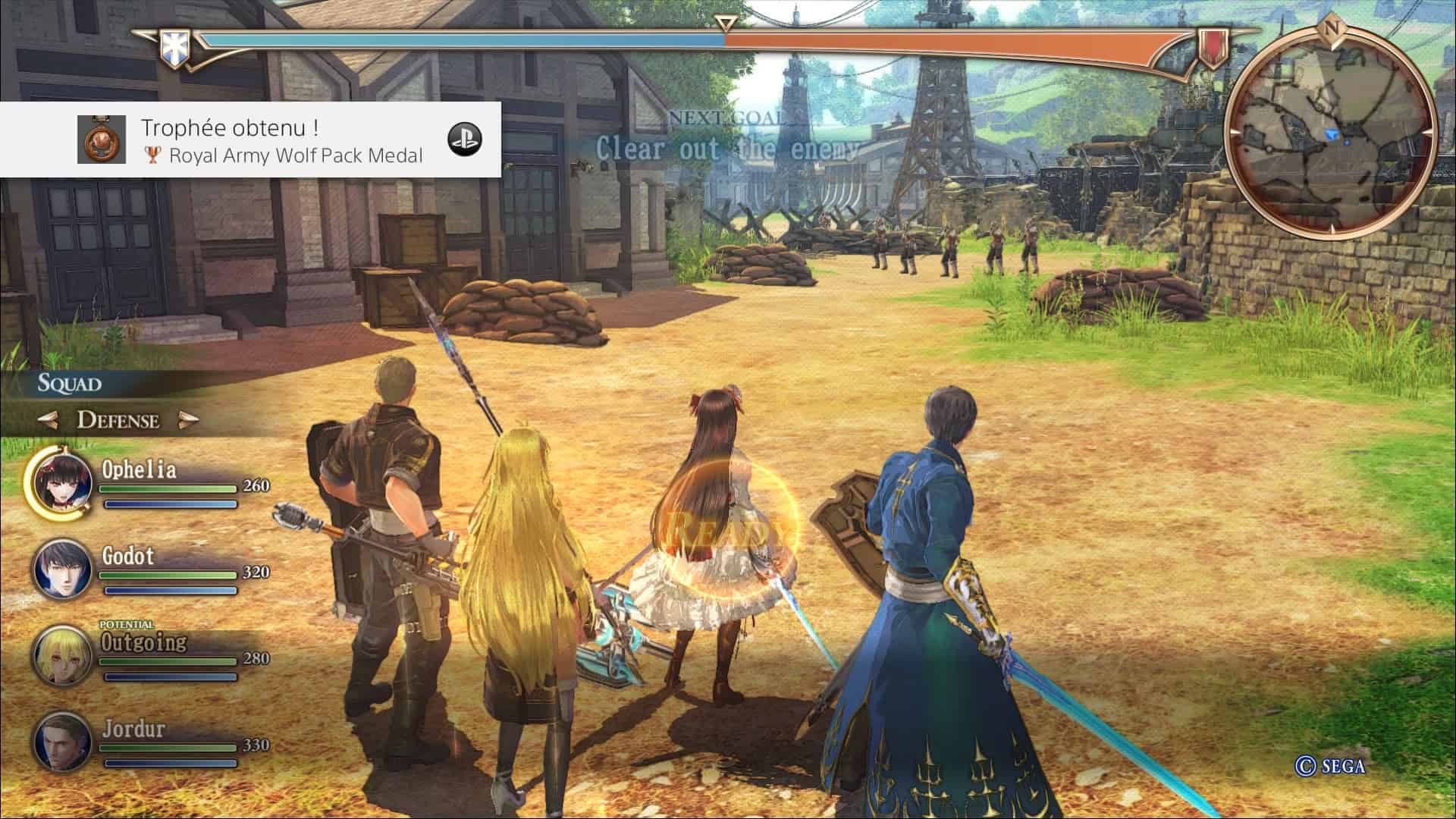Pick Jordur's portrait in the squad
Viewport: 1456px width, 819px height.
(61, 741)
